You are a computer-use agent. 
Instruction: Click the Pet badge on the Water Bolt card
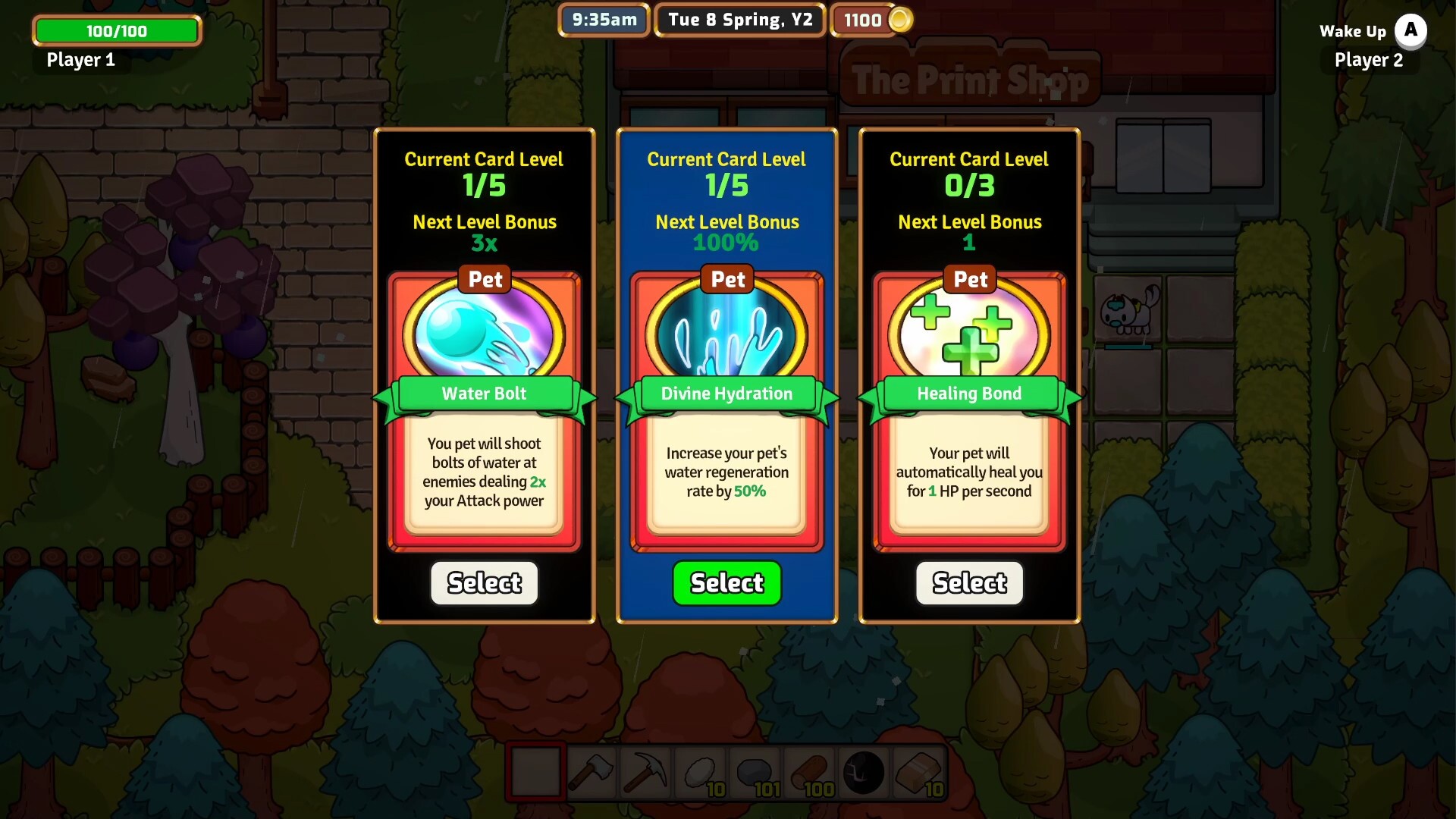[x=484, y=279]
